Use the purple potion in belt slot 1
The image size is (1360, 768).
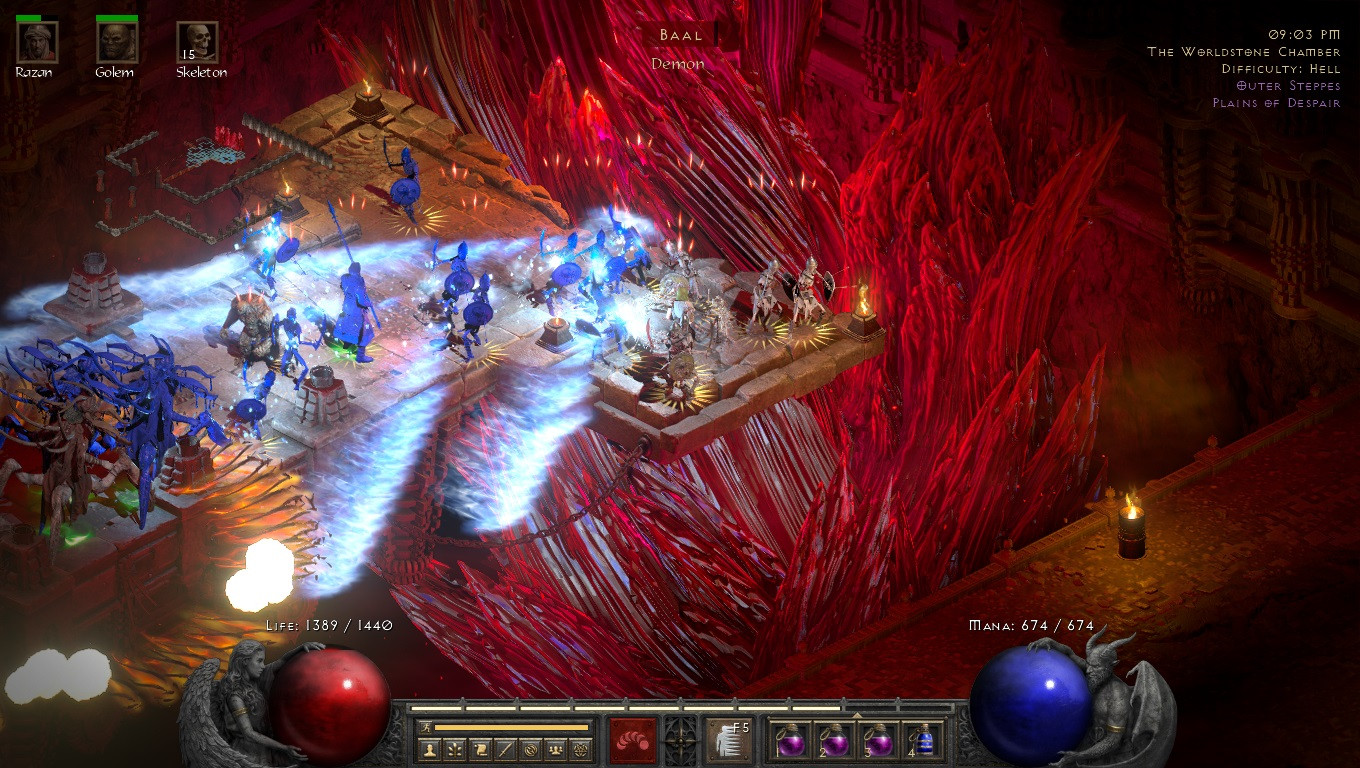coord(789,741)
